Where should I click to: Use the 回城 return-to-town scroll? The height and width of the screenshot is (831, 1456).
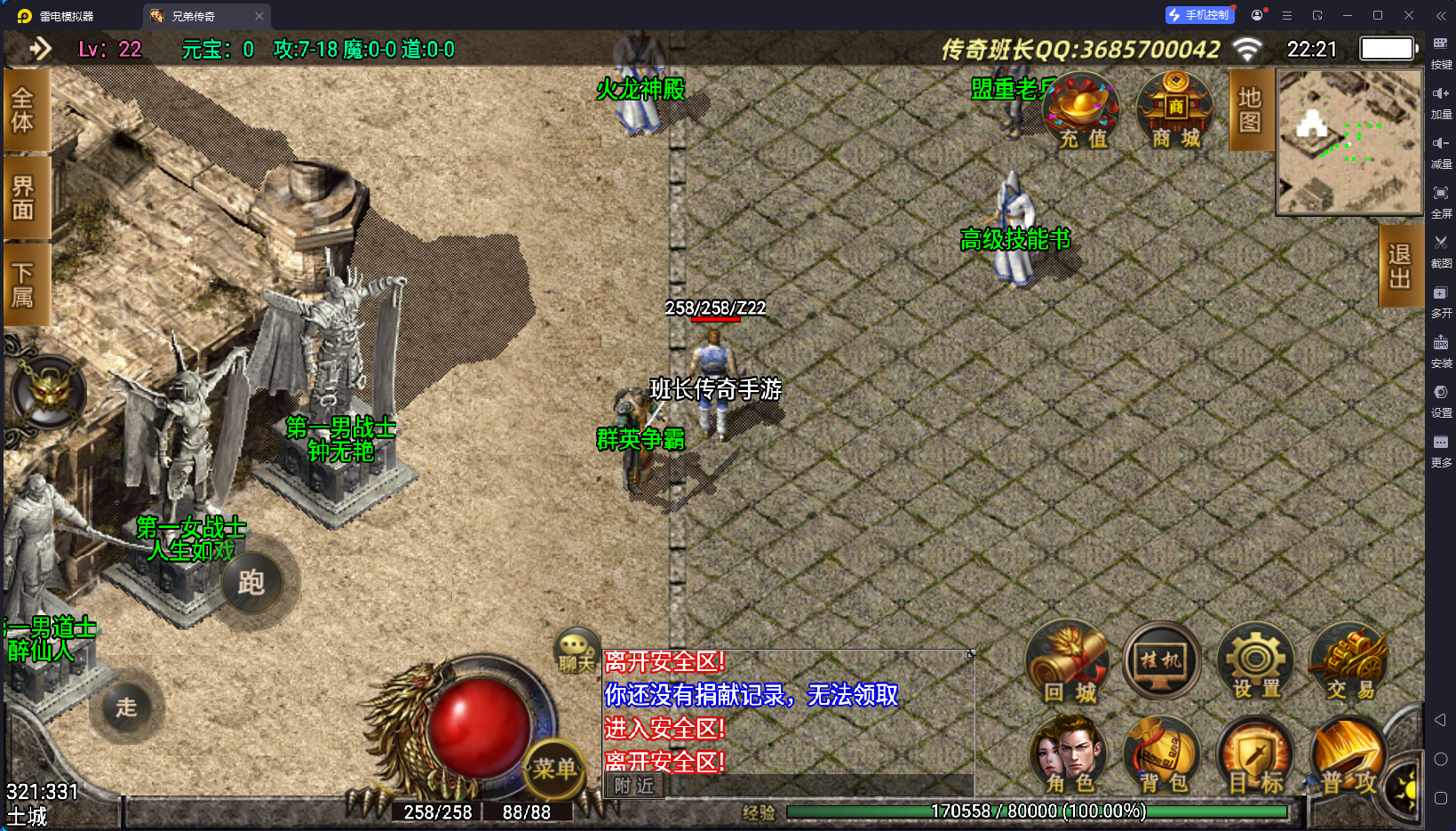[1069, 664]
